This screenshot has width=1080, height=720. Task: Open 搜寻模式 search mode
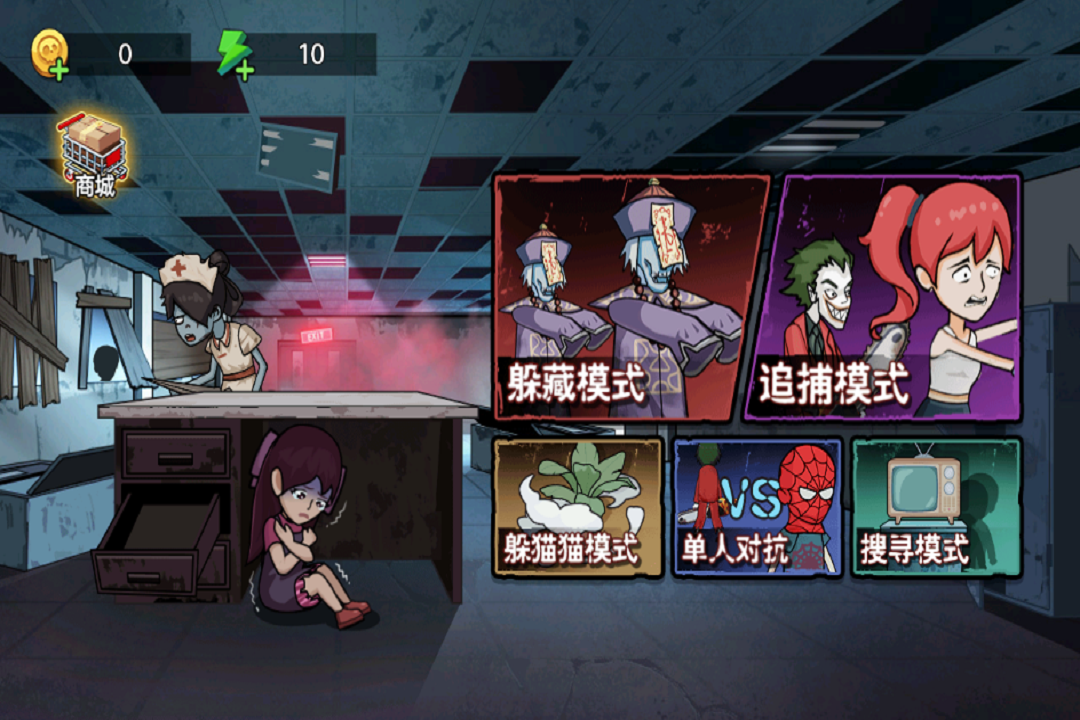pos(936,507)
